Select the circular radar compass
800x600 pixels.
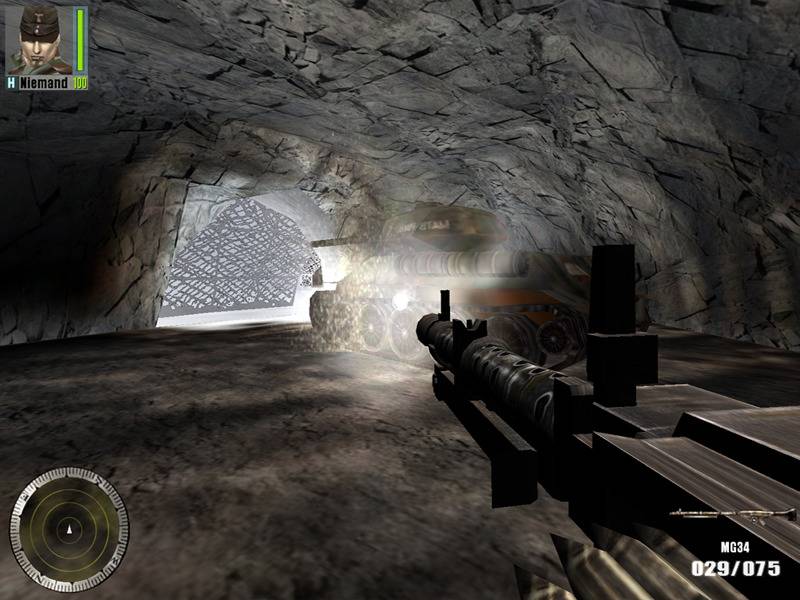pos(69,524)
